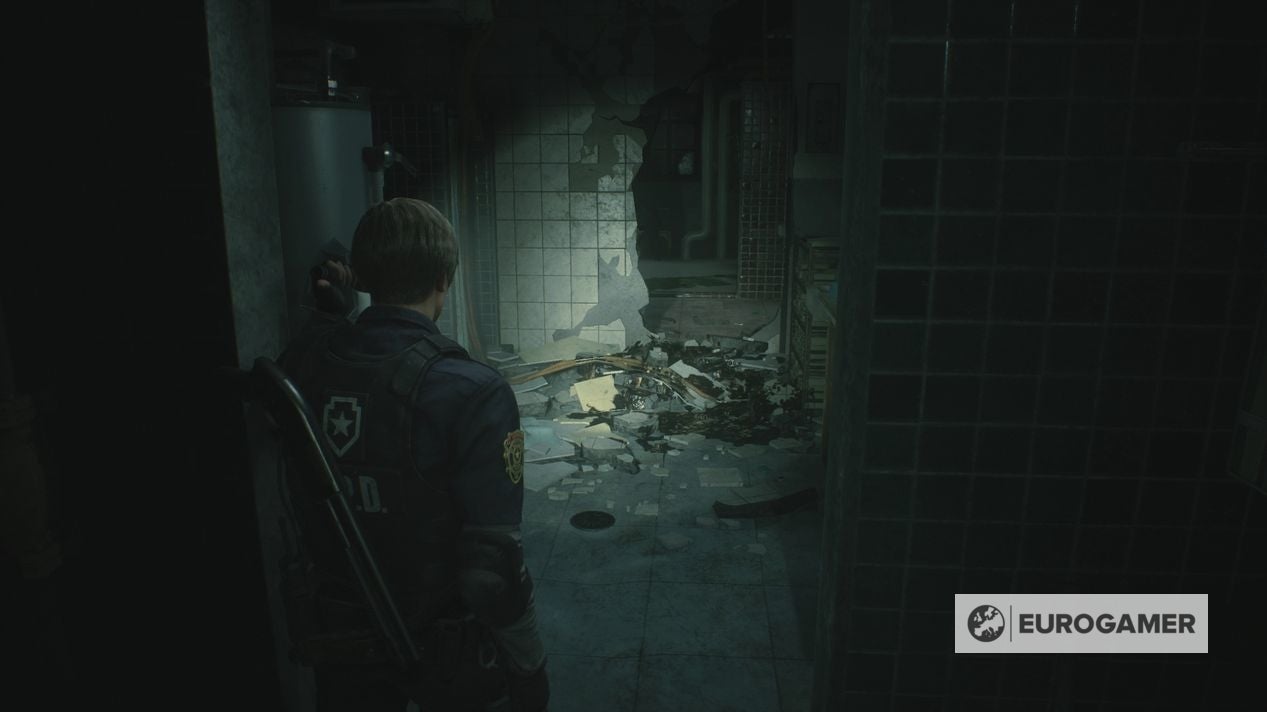This screenshot has height=712, width=1267.
Task: Click the Eurogamer logo watermark
Action: [1081, 623]
